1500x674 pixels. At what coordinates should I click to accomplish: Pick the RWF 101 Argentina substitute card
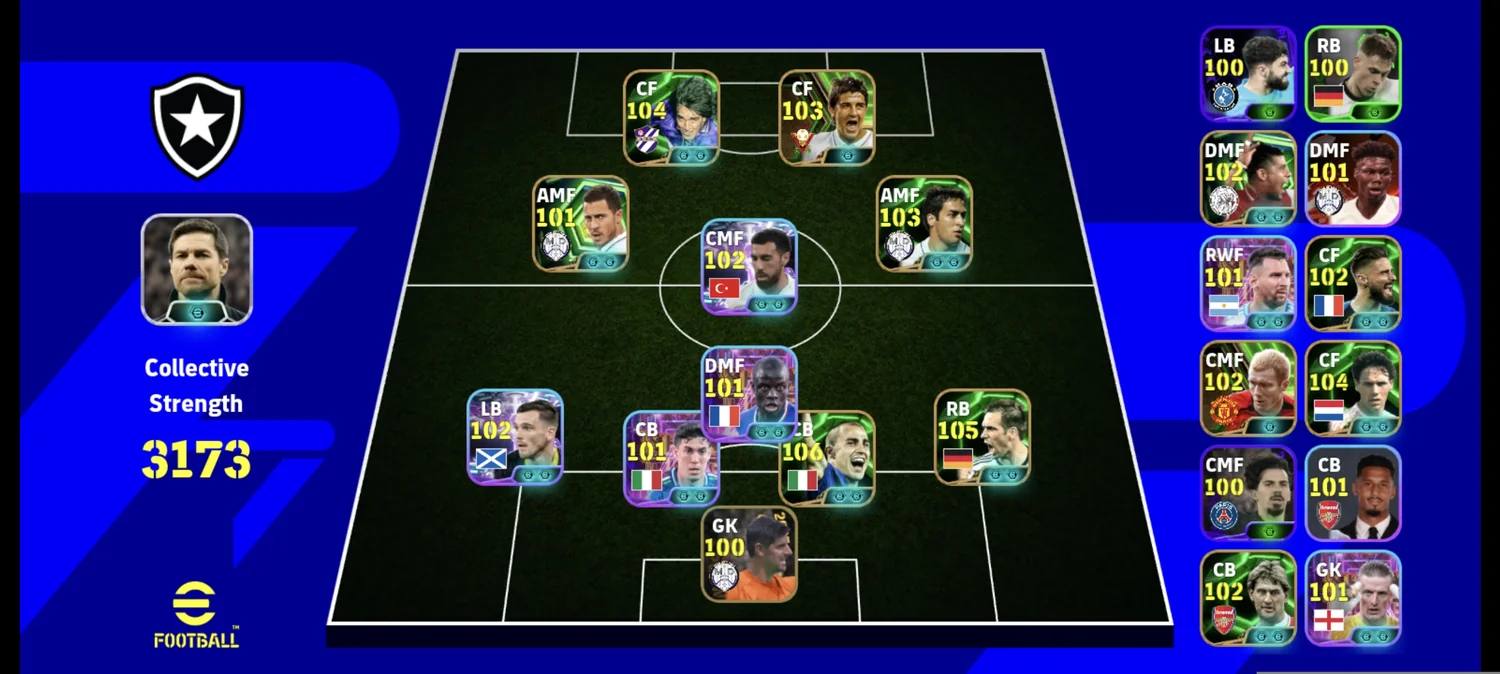click(1248, 284)
